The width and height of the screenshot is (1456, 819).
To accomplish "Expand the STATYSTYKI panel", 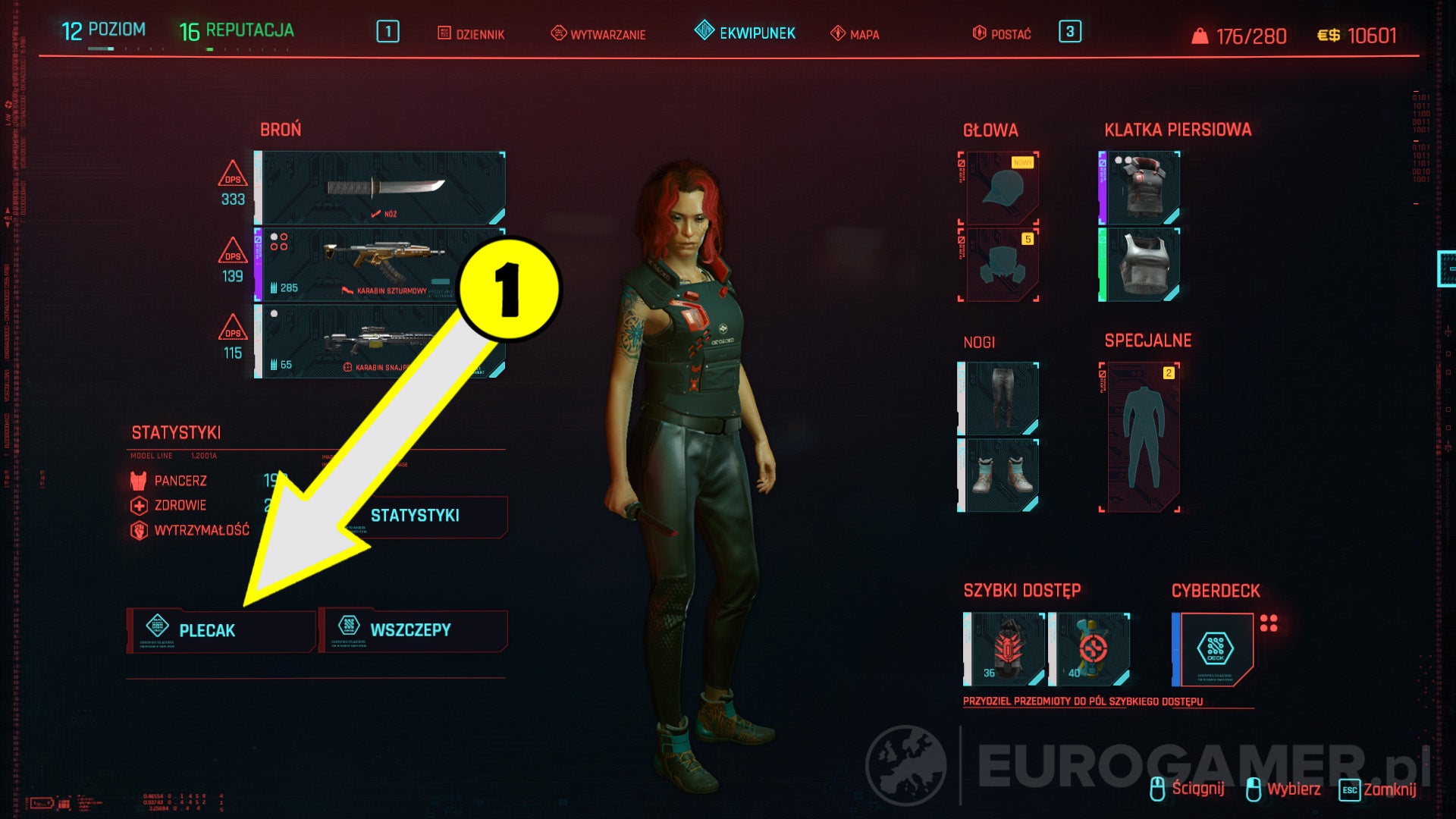I will tap(416, 516).
